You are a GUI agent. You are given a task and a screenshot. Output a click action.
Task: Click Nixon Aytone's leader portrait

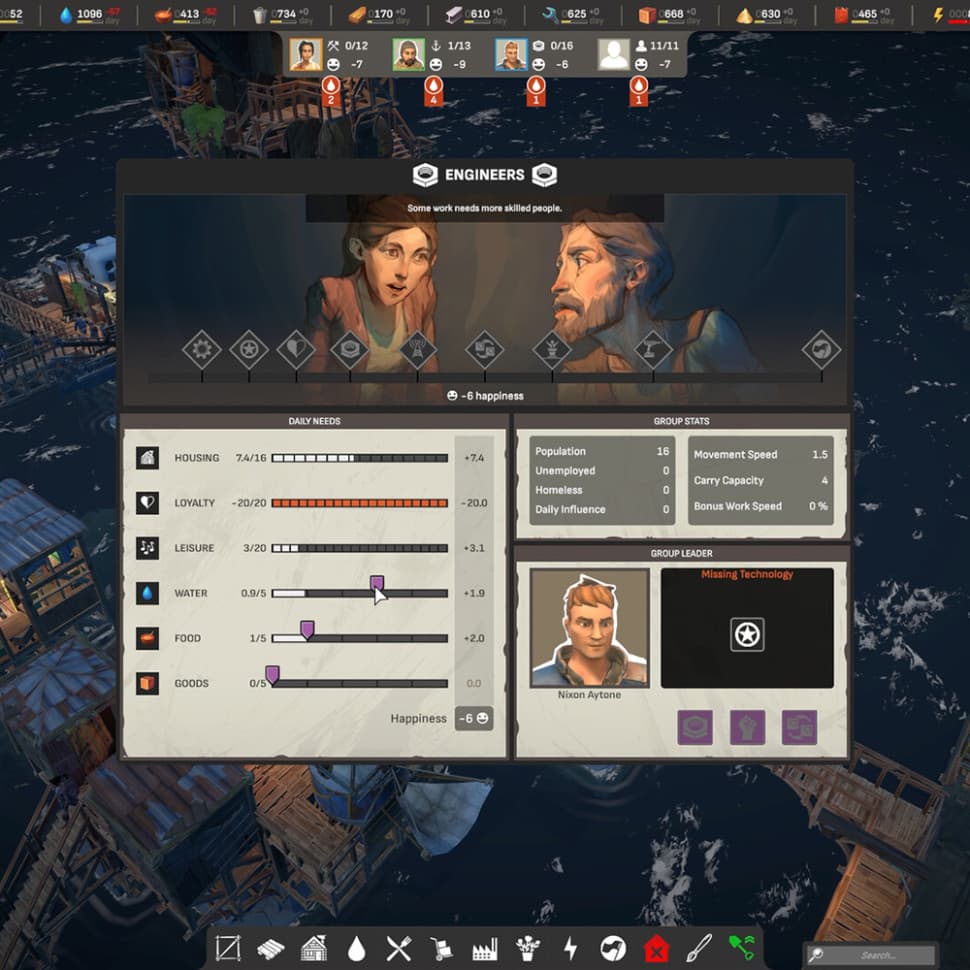coord(589,628)
